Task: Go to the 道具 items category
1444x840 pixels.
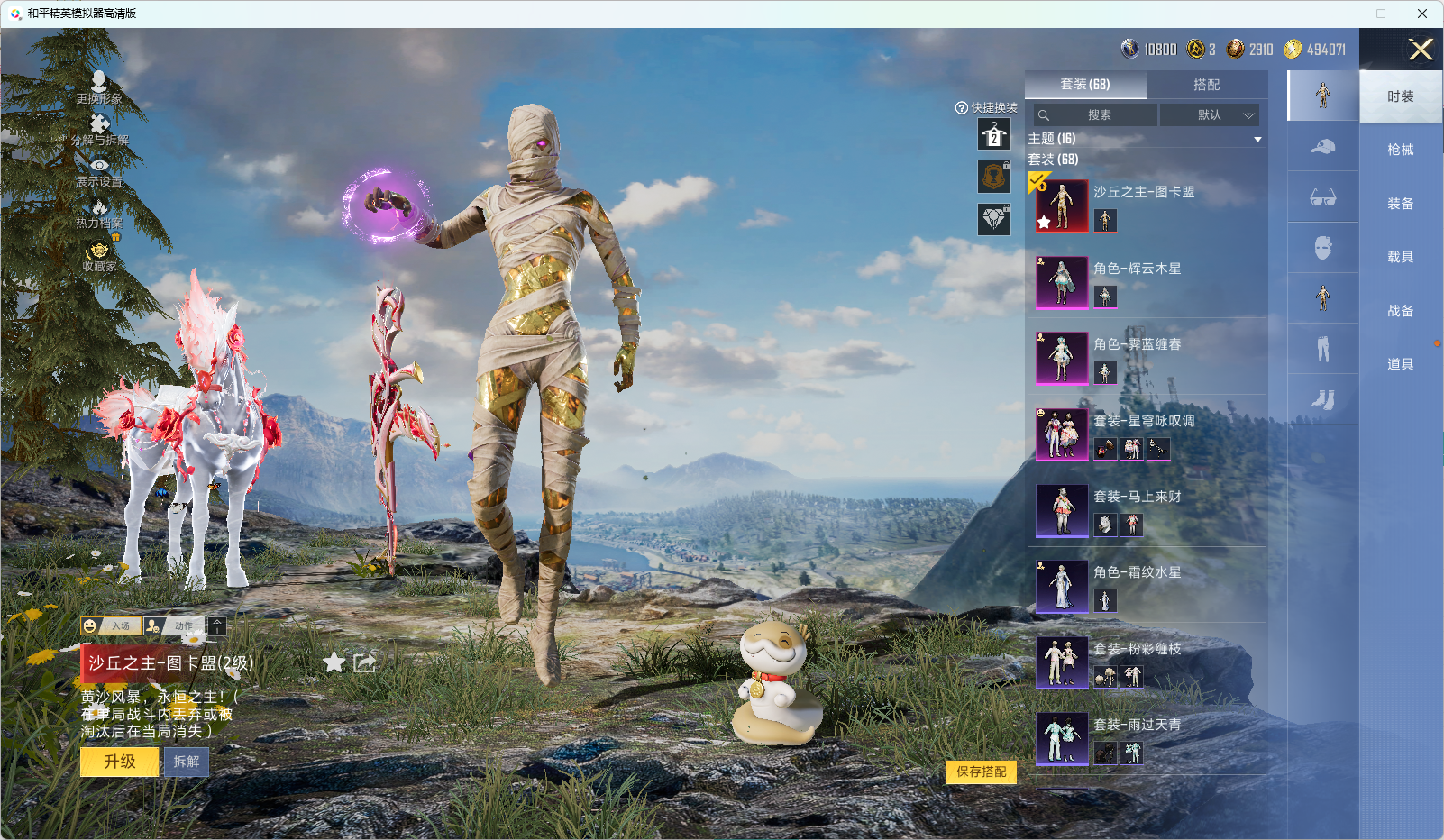Action: (x=1400, y=364)
